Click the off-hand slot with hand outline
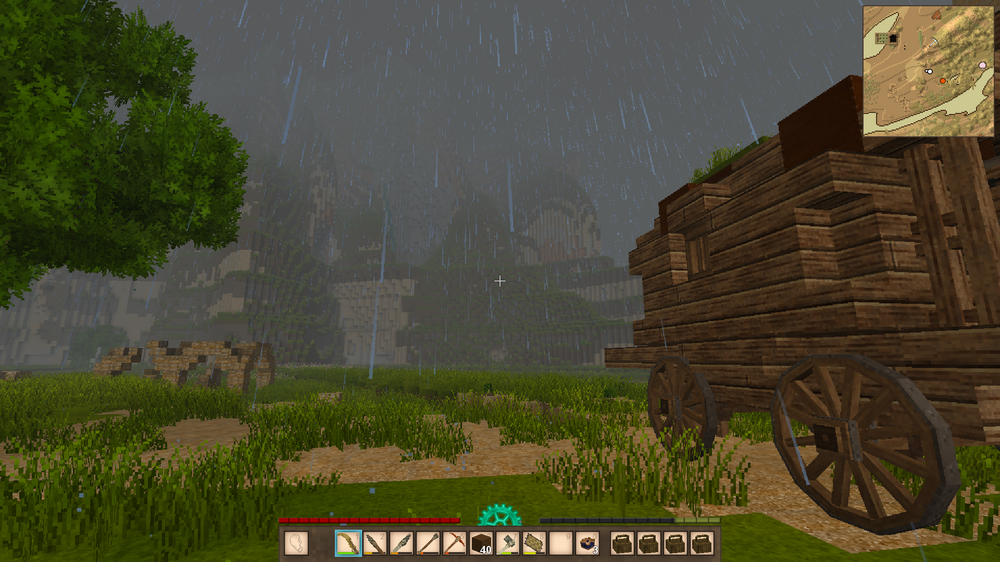The image size is (1000, 562). [x=297, y=543]
